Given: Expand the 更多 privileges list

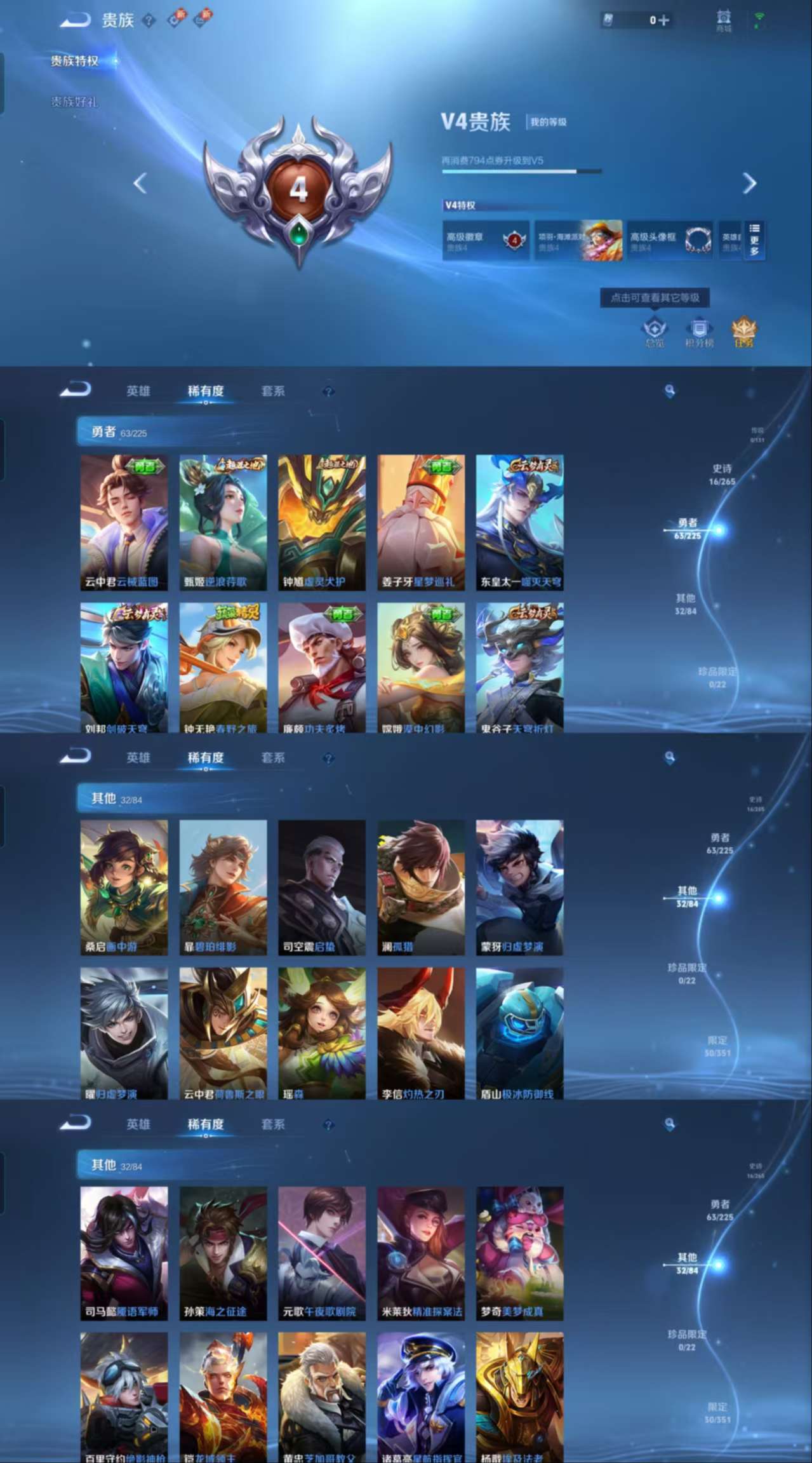Looking at the screenshot, I should pyautogui.click(x=754, y=240).
